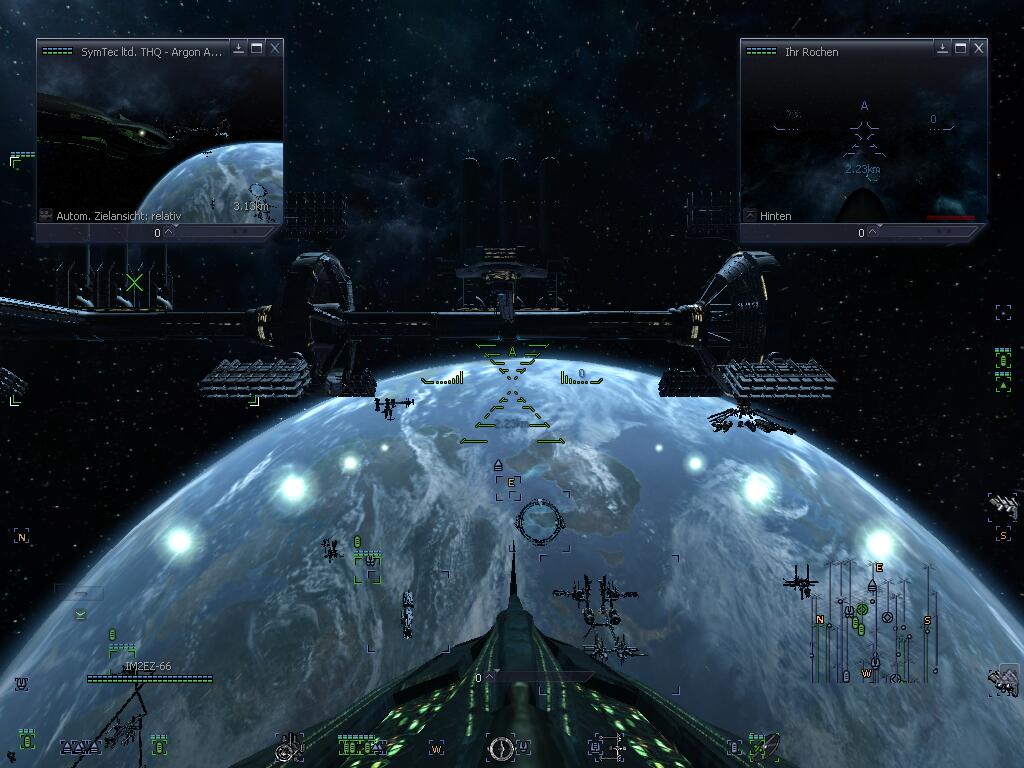The image size is (1024, 768).
Task: Select the North gate 'N' edge marker
Action: pos(21,537)
